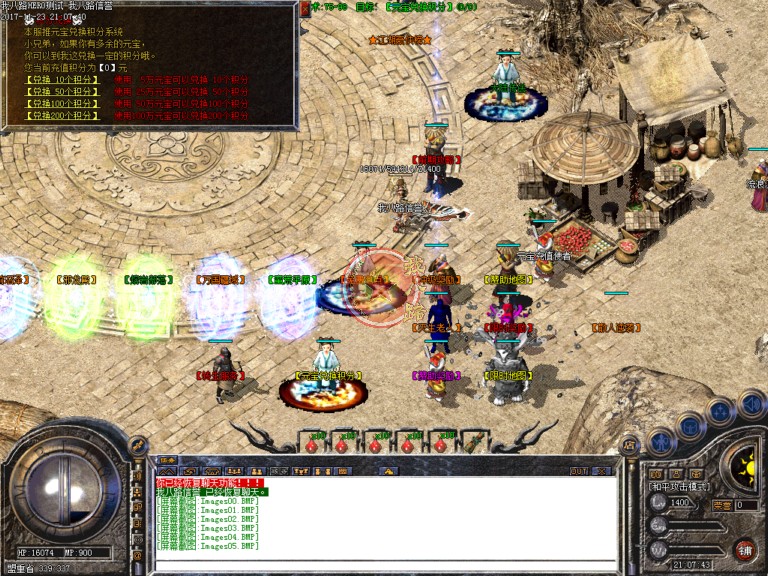Screen dimensions: 768x576
Task: Open the character status round button
Action: point(660,441)
